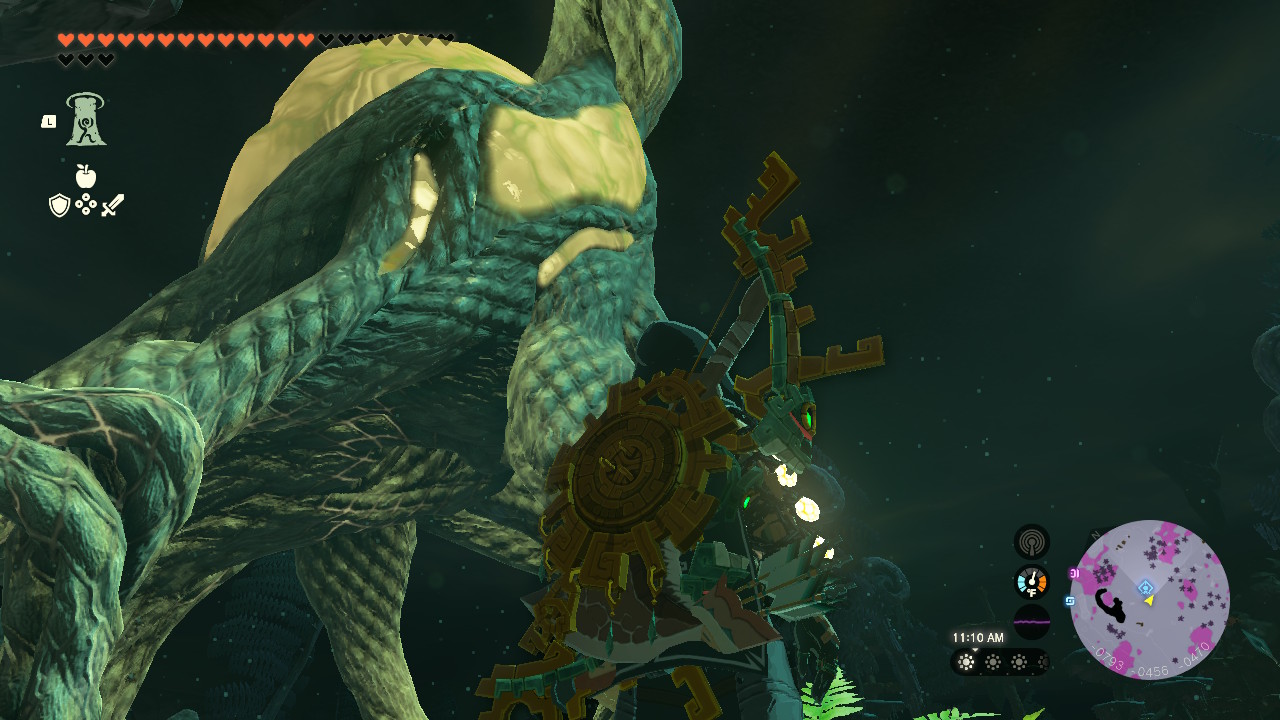
Task: Select the sword equipment icon
Action: (113, 205)
